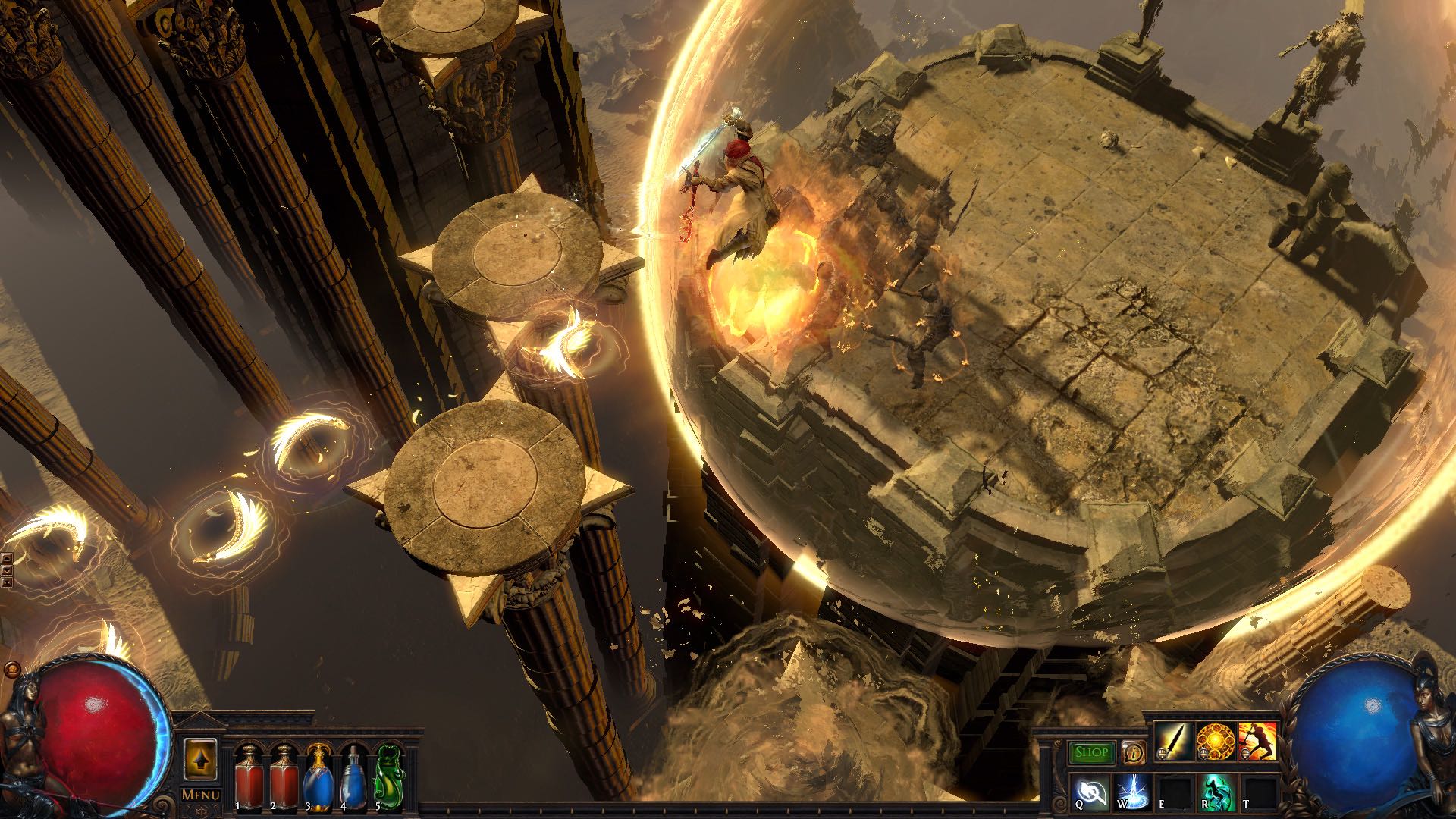Screen dimensions: 1456x819
Task: Open the chat bubble icon by the life orb
Action: 11,670
